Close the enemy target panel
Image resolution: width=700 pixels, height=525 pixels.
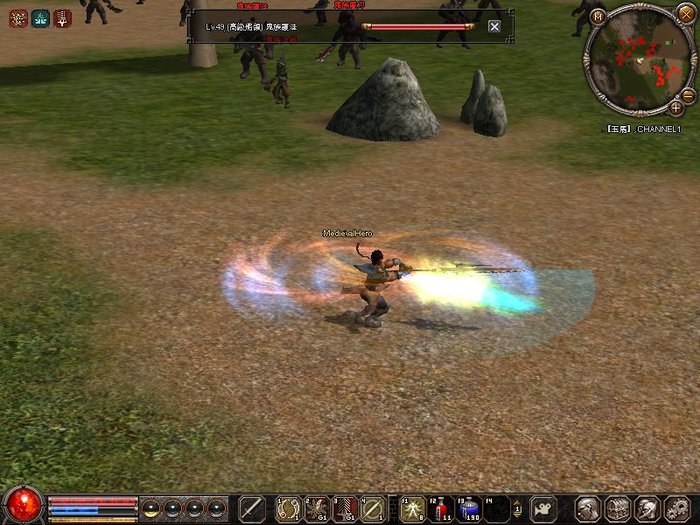pos(494,26)
